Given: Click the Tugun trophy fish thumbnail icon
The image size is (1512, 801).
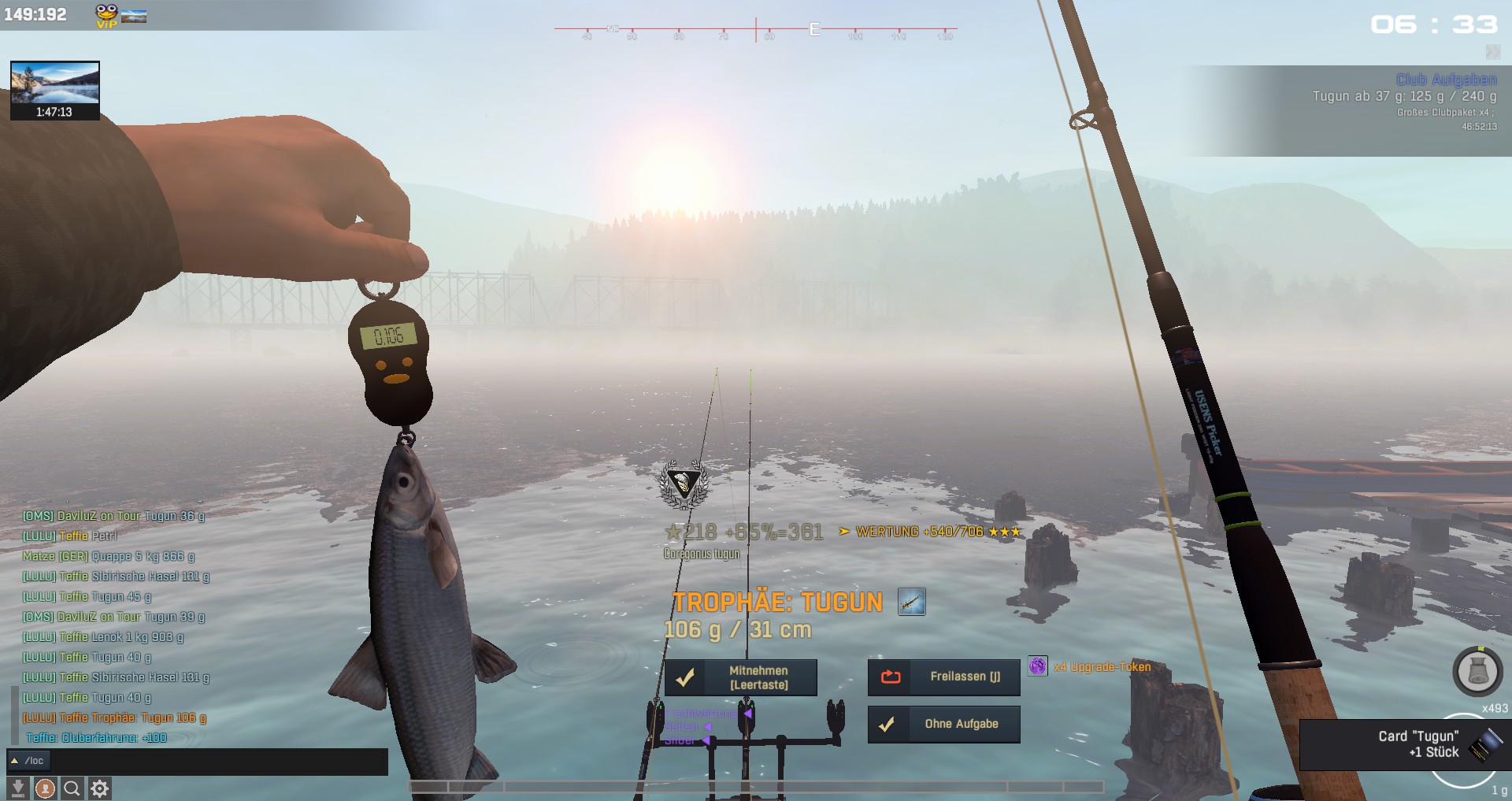Looking at the screenshot, I should (x=911, y=603).
